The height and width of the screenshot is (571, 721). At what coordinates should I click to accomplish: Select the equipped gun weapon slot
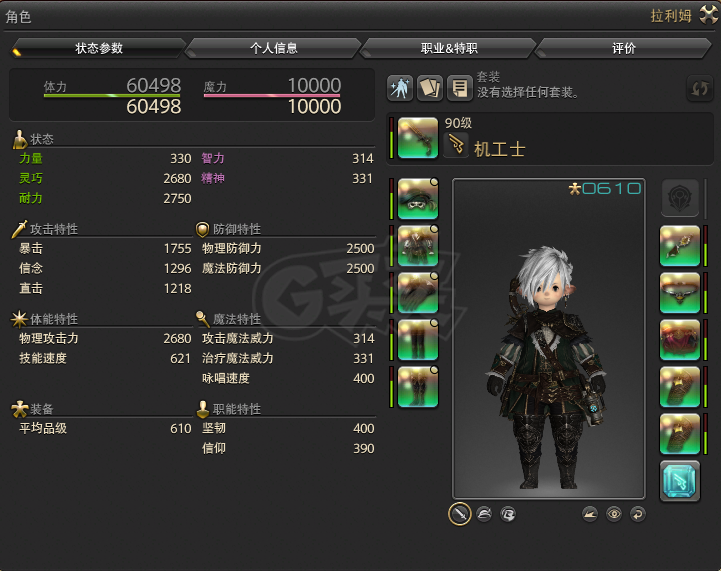(417, 139)
